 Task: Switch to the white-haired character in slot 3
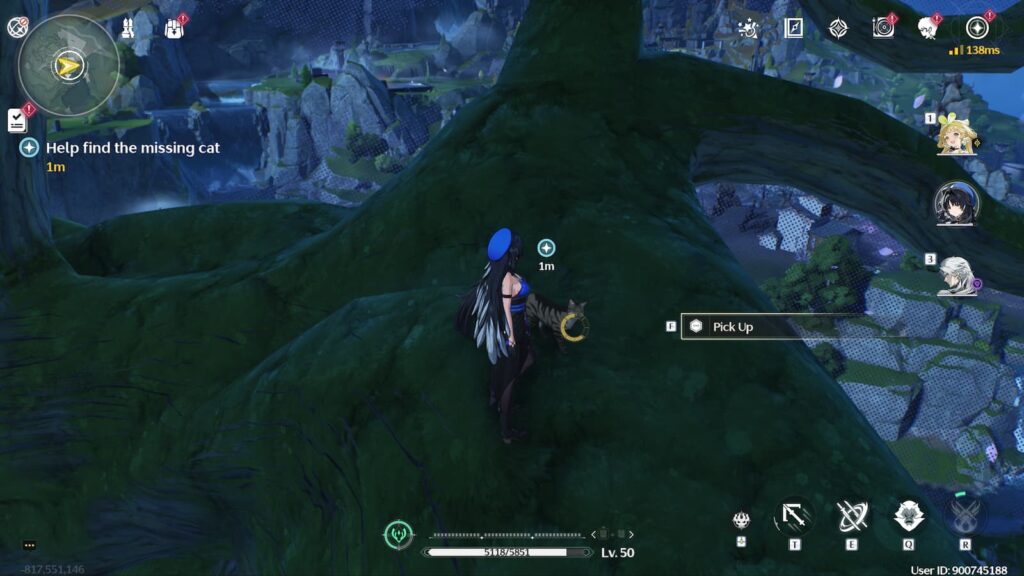[x=955, y=276]
